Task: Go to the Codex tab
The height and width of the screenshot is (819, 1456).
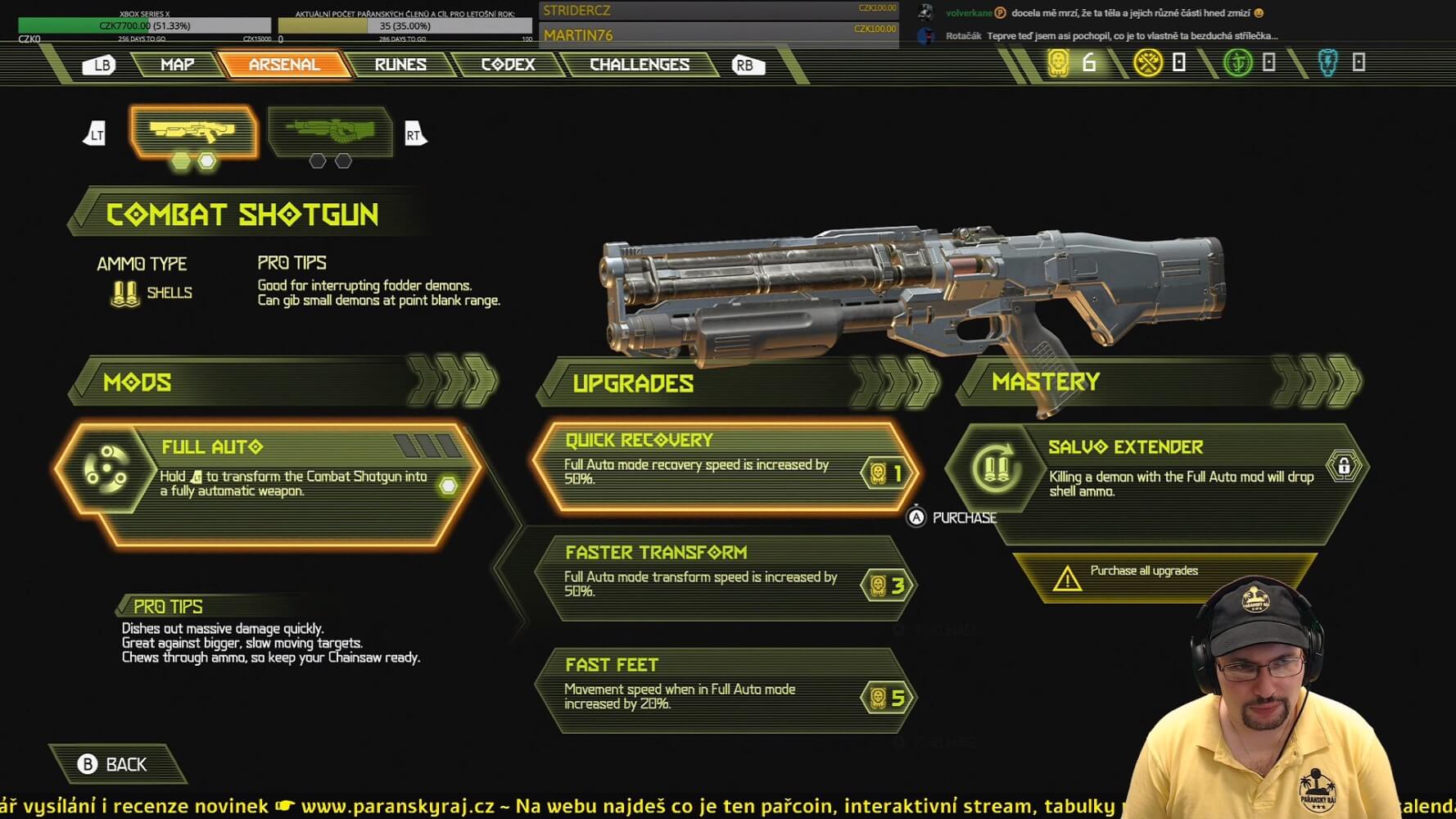Action: (x=508, y=65)
